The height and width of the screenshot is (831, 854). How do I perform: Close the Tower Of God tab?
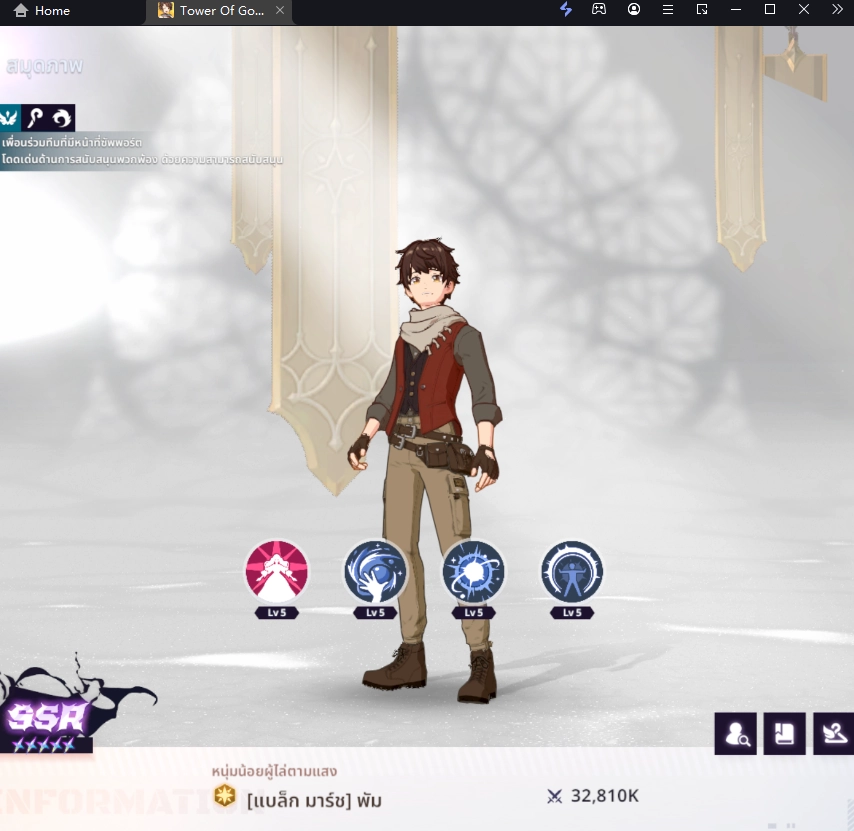coord(280,10)
